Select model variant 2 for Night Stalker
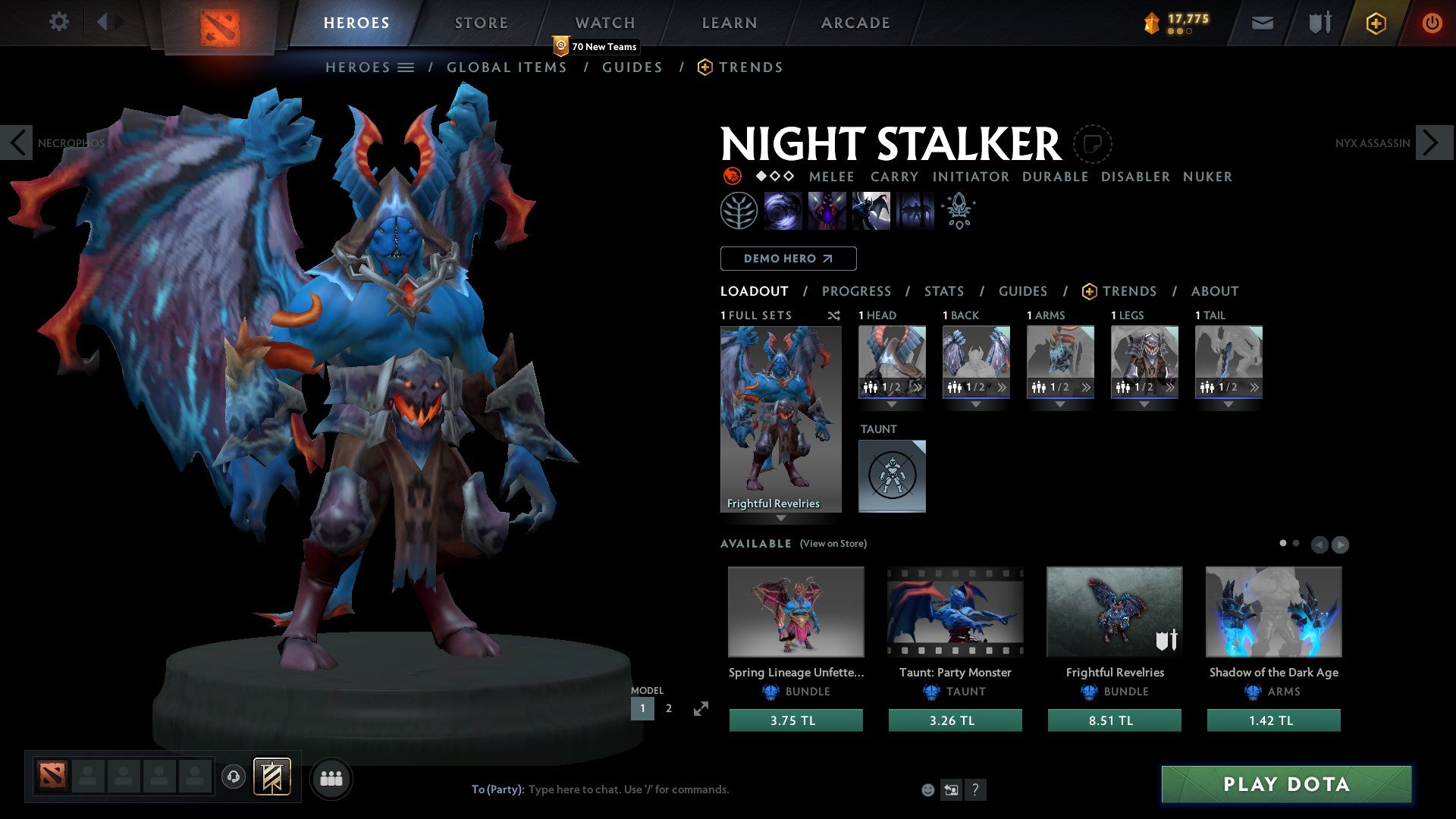Screen dimensions: 1456x819 [668, 708]
